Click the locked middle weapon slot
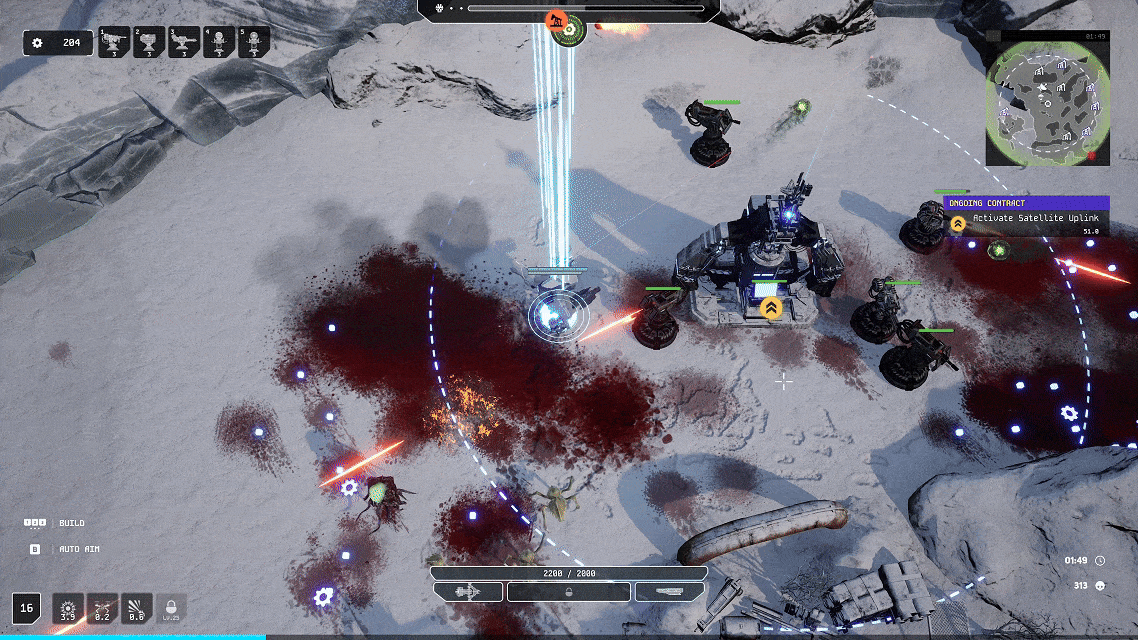Image resolution: width=1138 pixels, height=640 pixels. [569, 592]
